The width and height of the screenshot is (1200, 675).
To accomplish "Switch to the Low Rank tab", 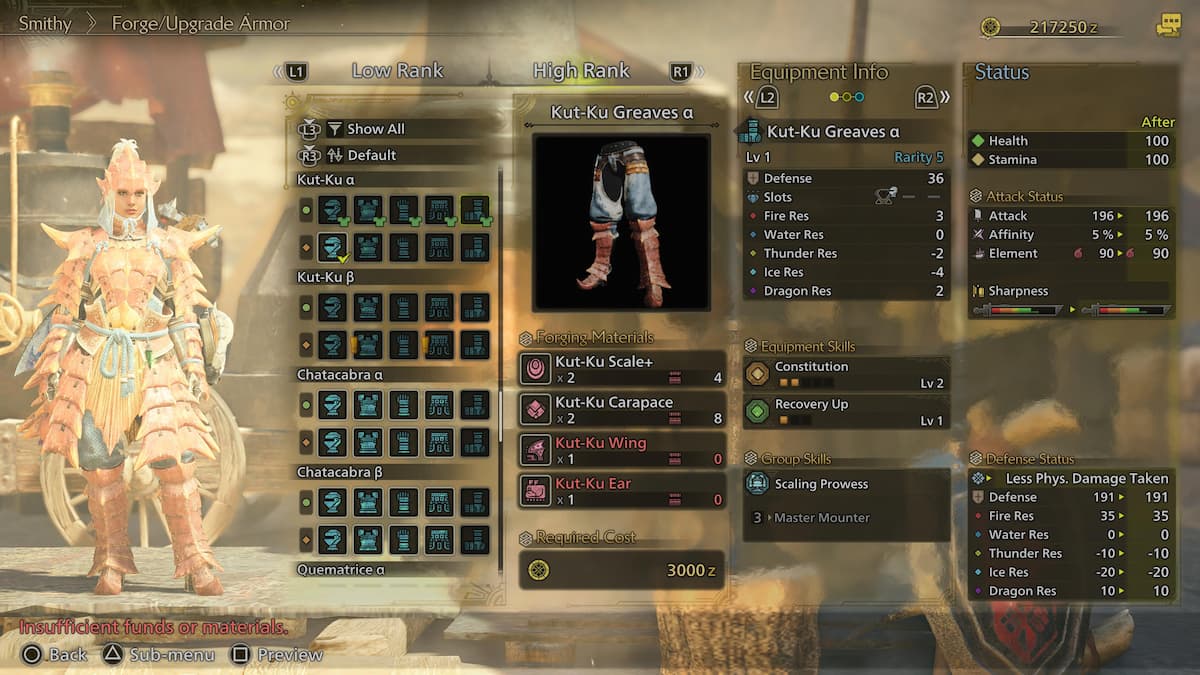I will 397,71.
